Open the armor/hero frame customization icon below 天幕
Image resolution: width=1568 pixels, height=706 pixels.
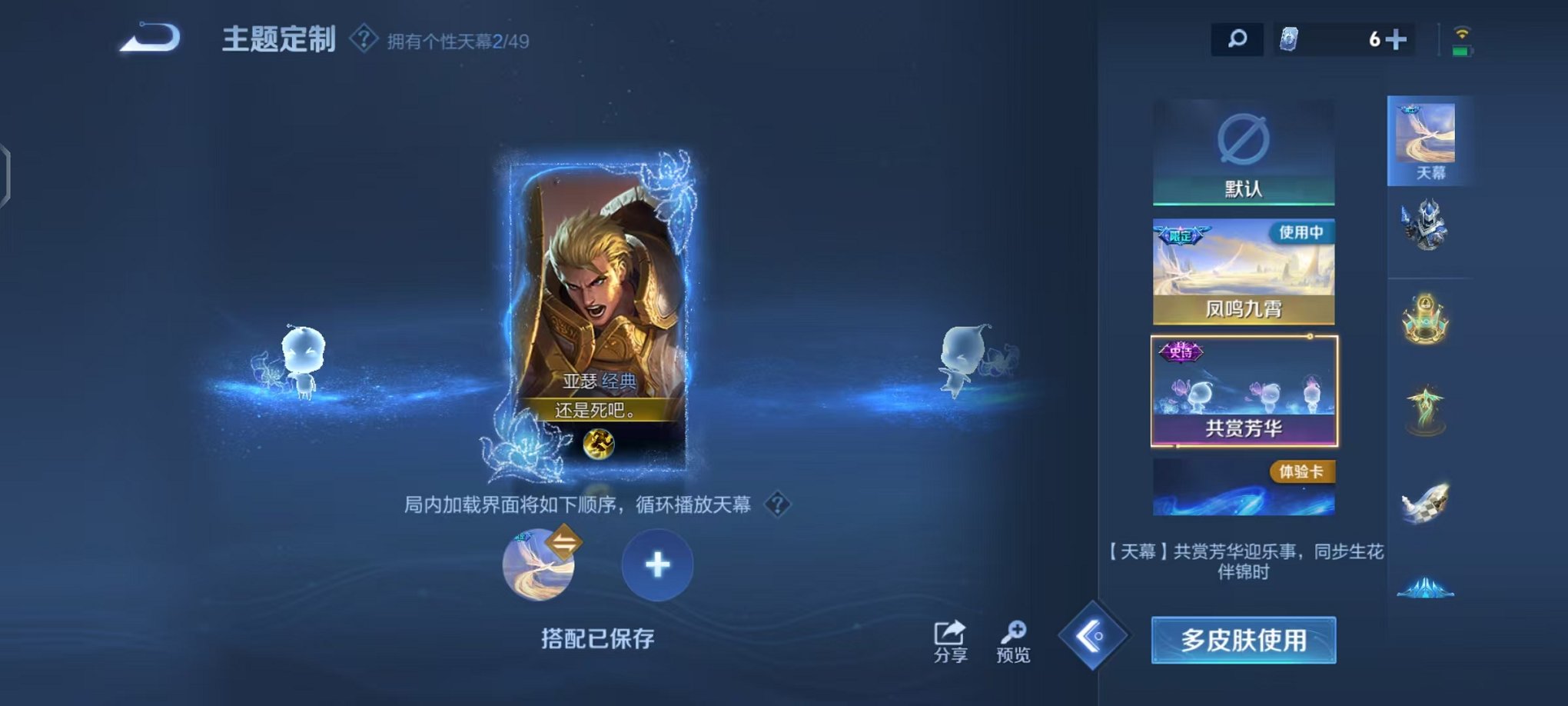(1426, 228)
